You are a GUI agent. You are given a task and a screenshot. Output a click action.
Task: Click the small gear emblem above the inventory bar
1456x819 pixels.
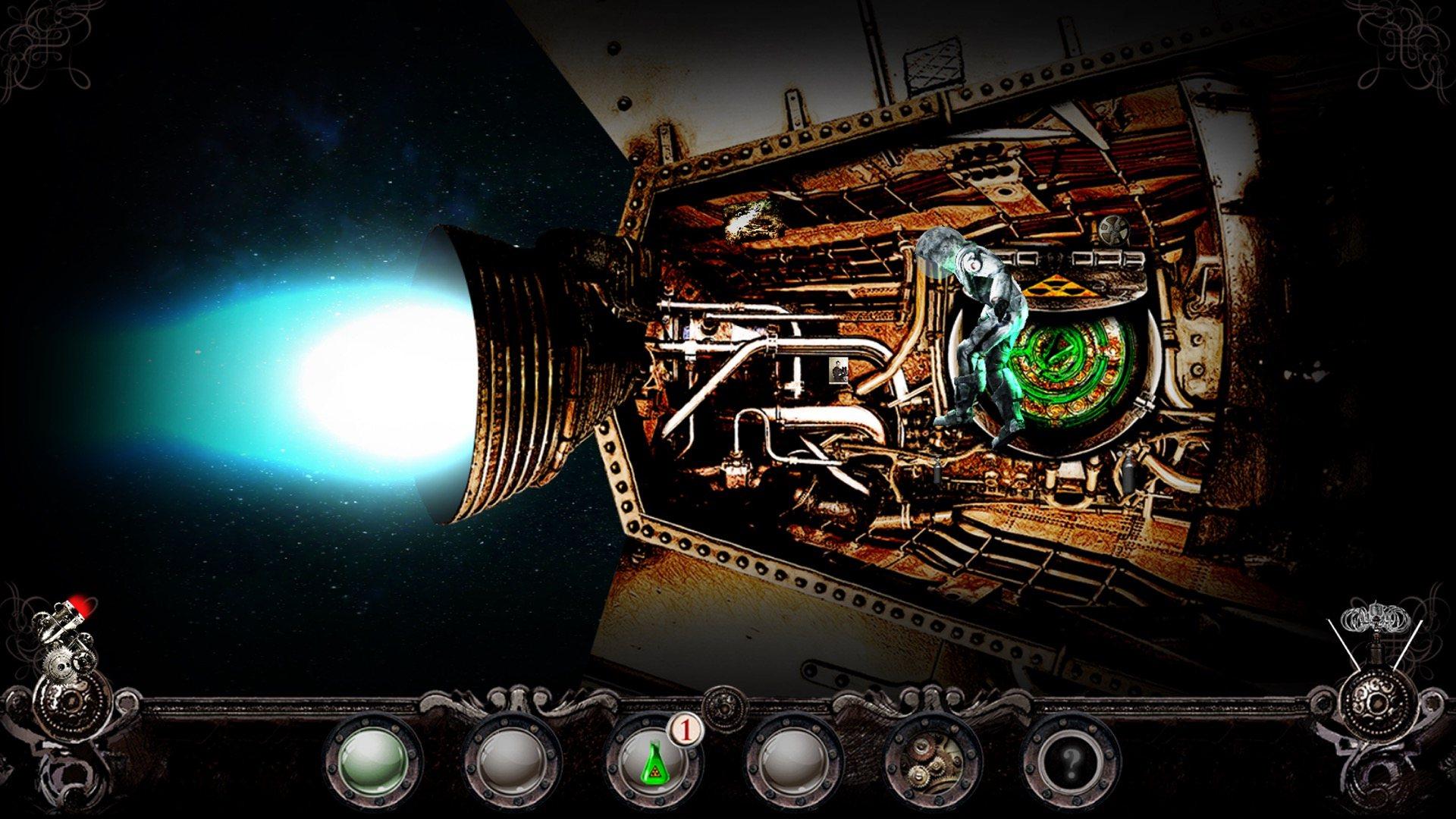coord(724,709)
